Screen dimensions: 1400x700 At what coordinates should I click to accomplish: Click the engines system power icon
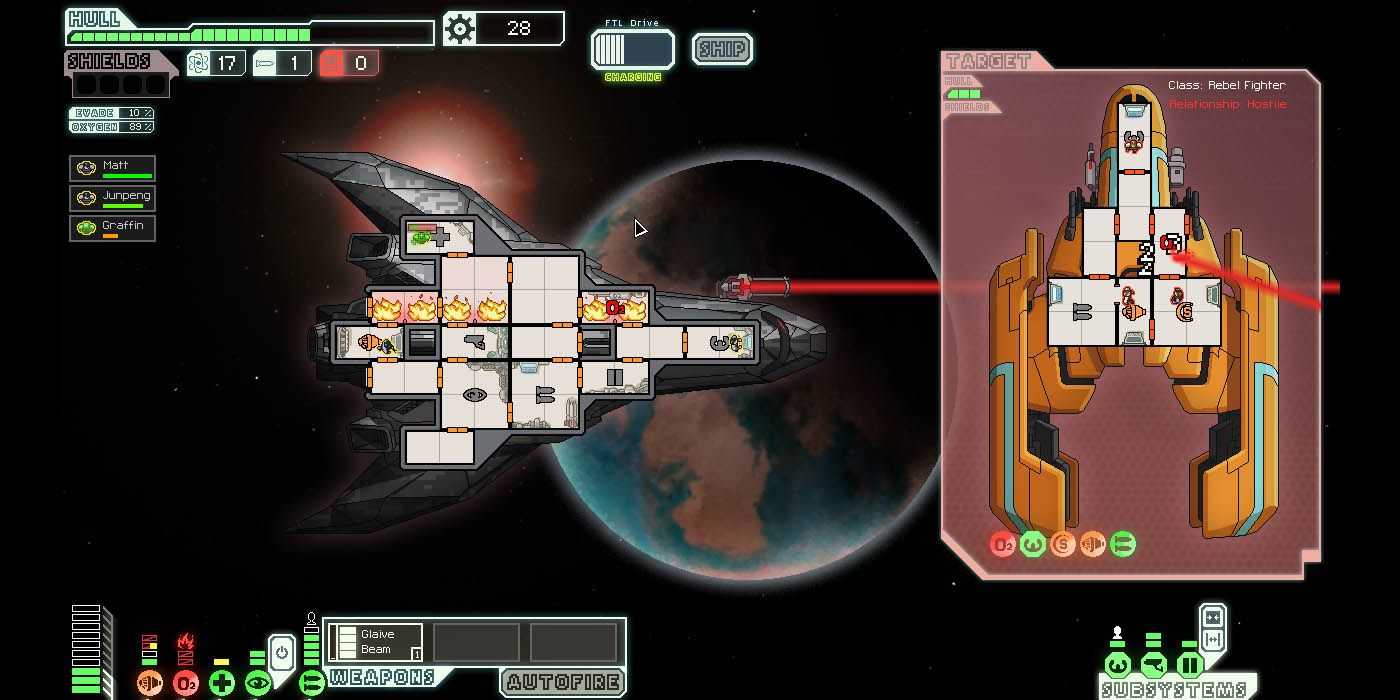click(150, 683)
